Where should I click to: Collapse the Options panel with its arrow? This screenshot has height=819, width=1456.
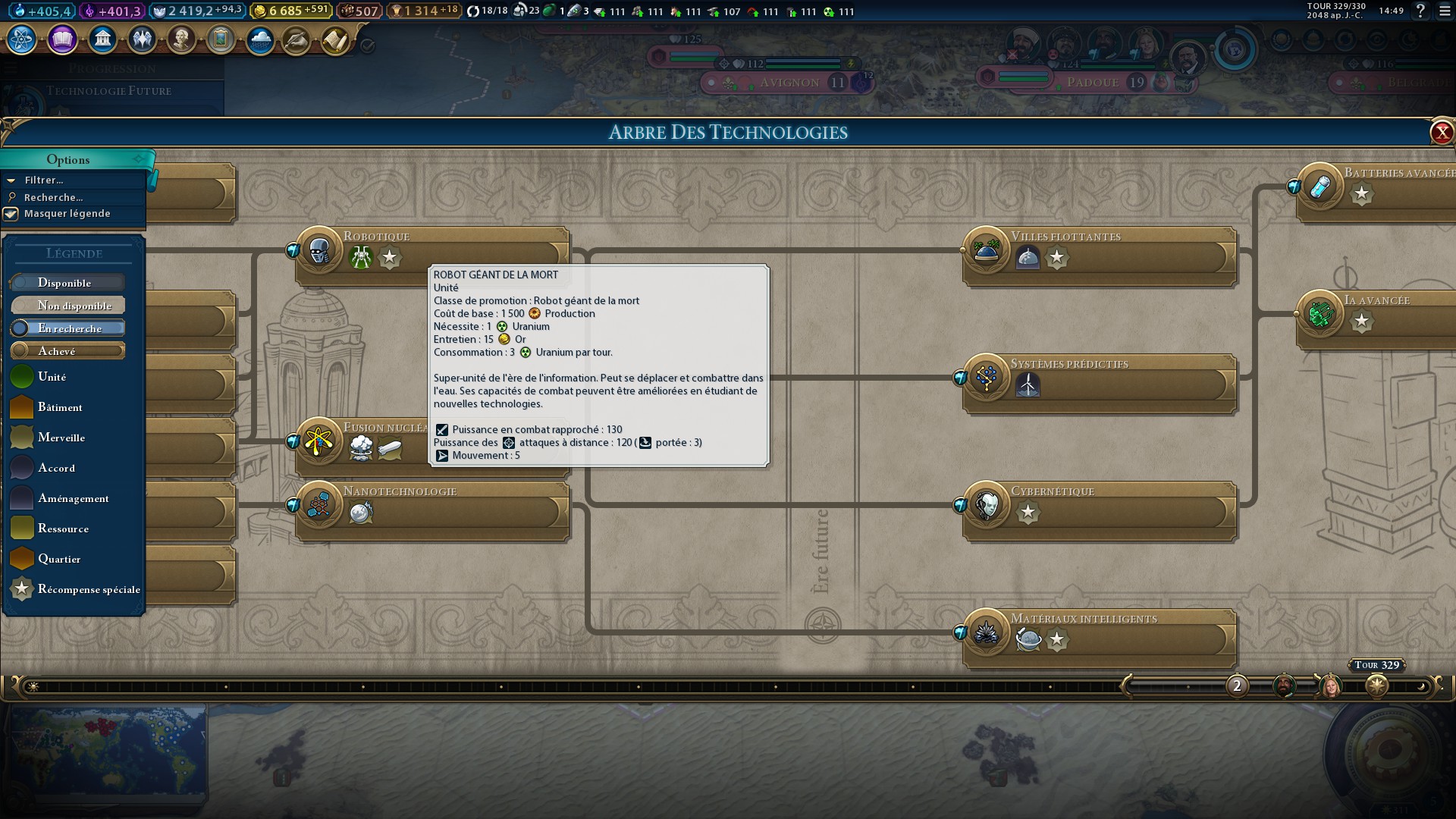[138, 159]
